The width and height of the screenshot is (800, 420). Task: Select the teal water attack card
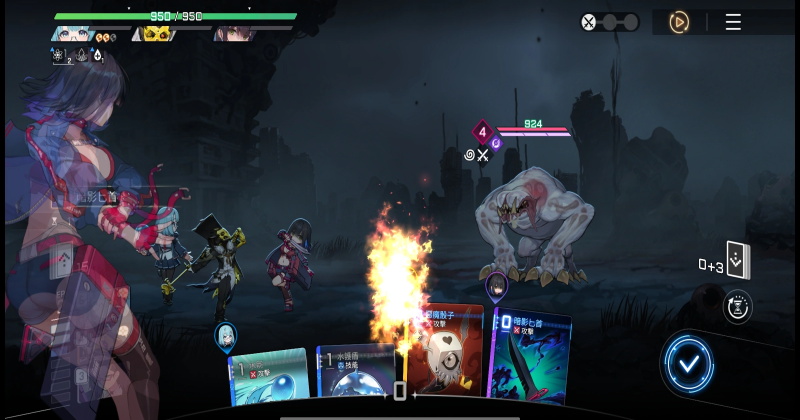[268, 378]
